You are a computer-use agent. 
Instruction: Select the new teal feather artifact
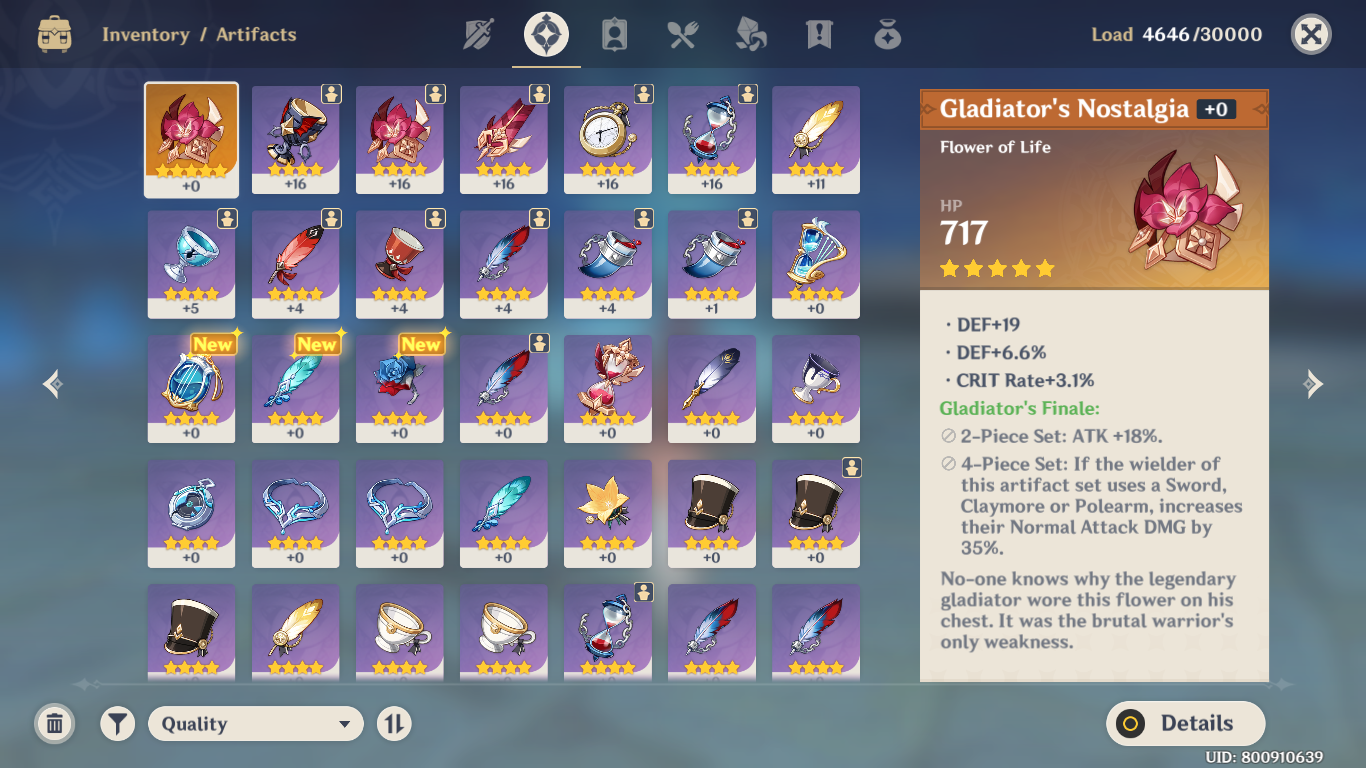tap(295, 387)
